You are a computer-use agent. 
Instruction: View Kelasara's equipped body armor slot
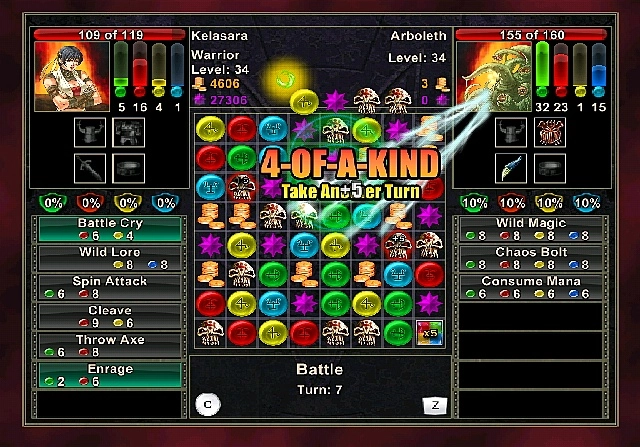(129, 130)
